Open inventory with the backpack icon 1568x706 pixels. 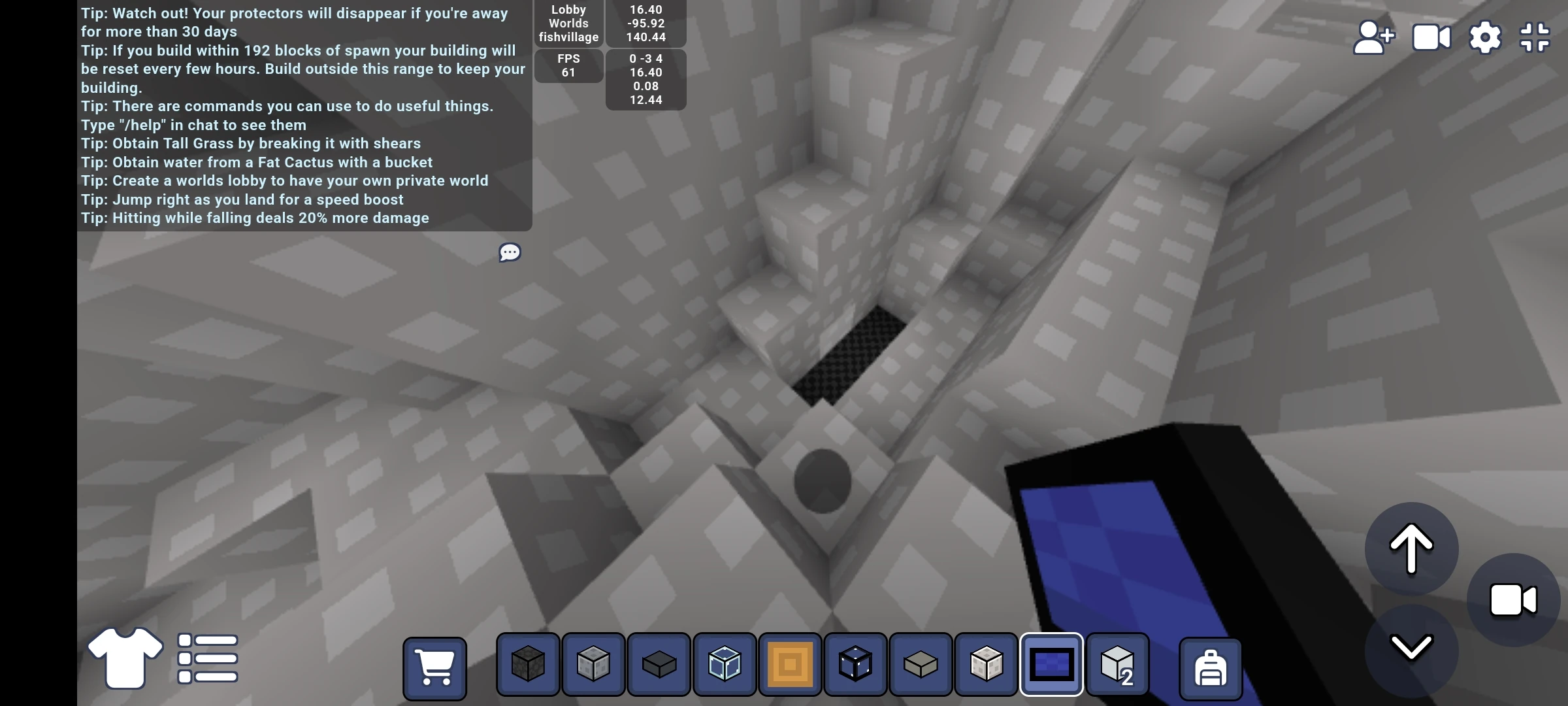[1209, 668]
